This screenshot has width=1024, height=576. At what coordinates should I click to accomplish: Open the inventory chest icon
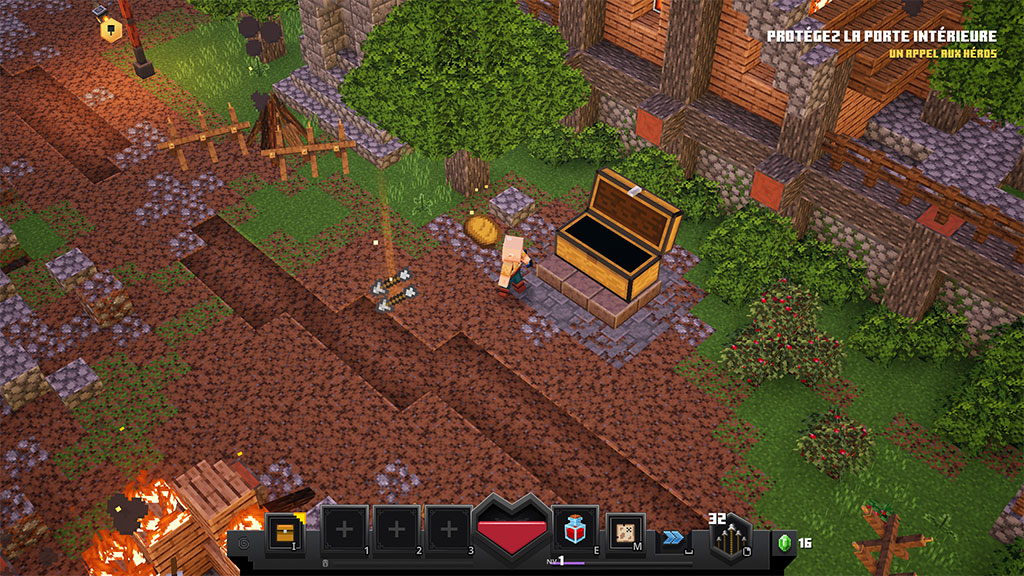(x=286, y=531)
